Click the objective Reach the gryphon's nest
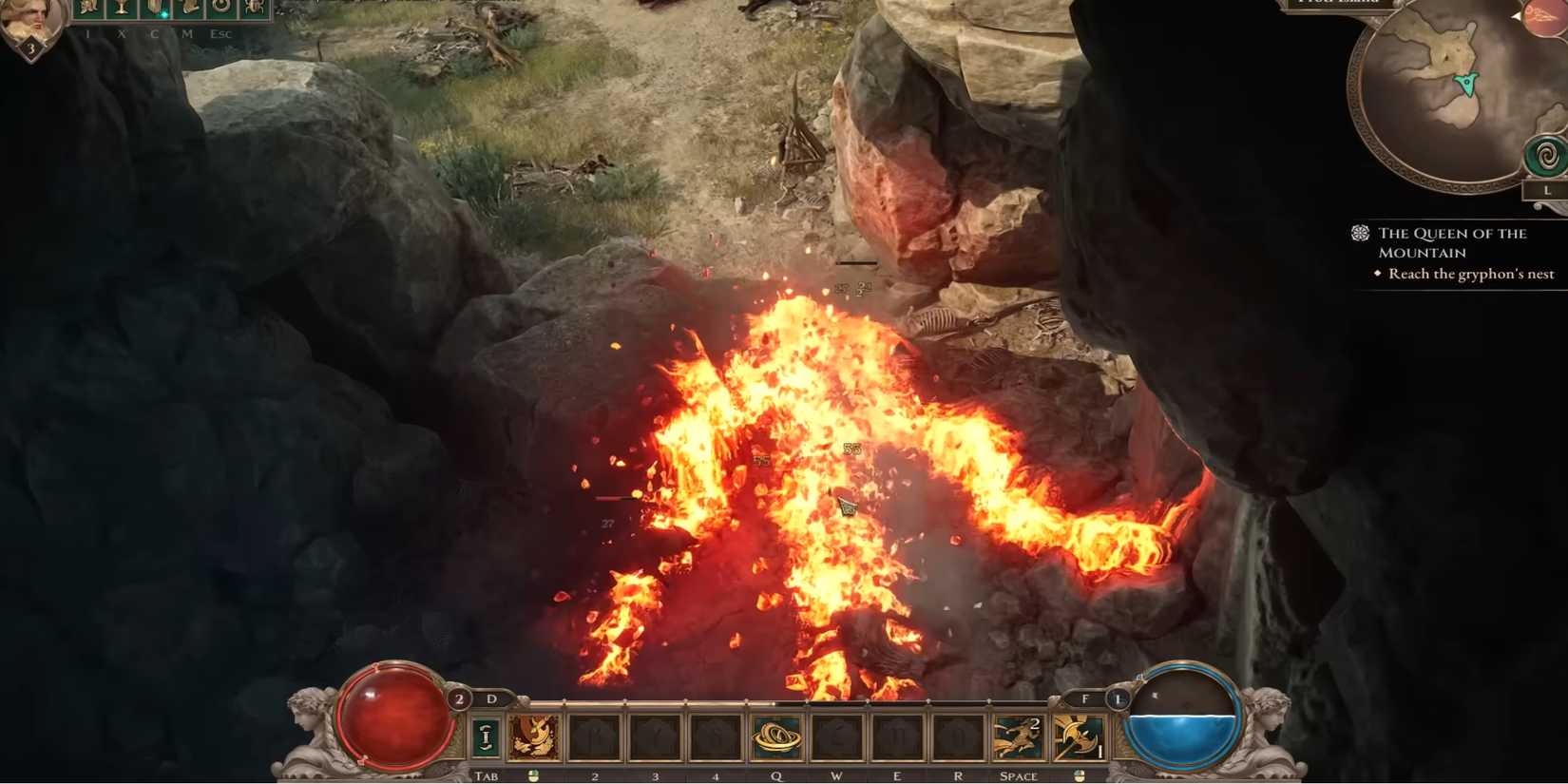The height and width of the screenshot is (784, 1568). 1468,274
